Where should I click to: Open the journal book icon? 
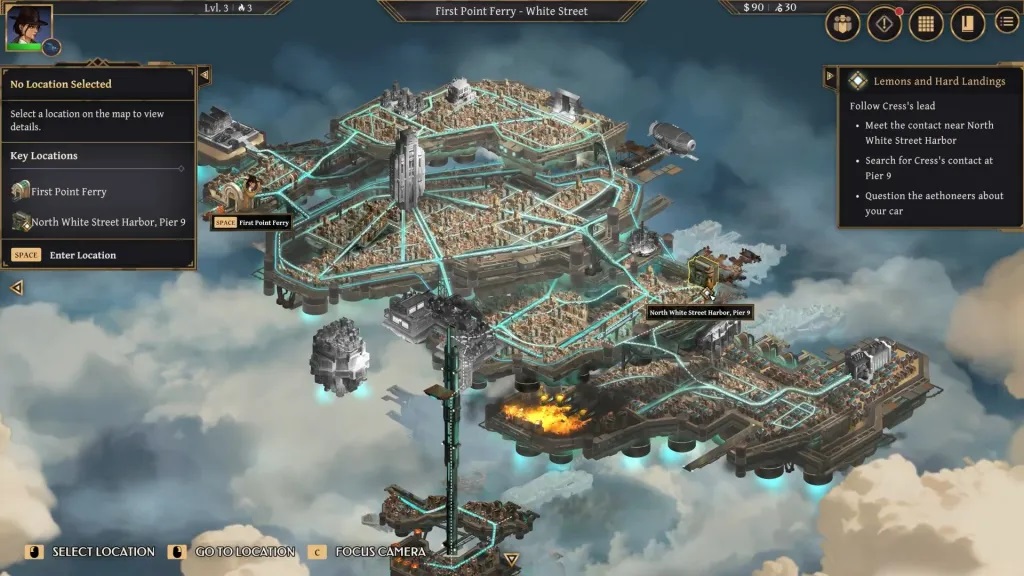coord(967,24)
